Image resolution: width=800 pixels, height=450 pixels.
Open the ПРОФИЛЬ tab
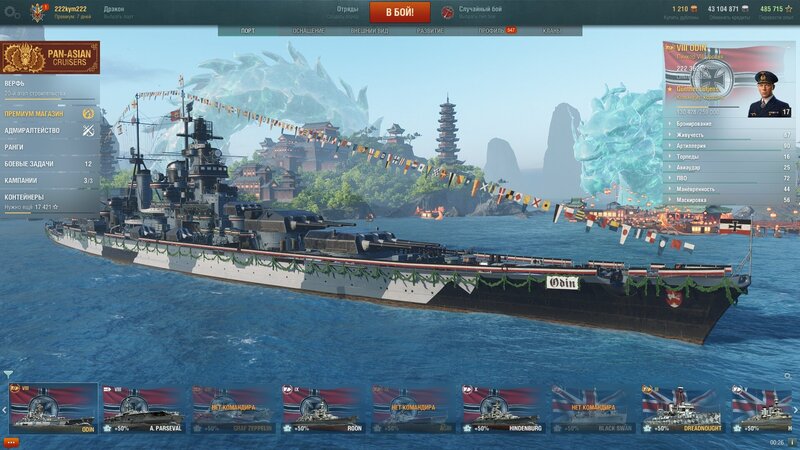(x=491, y=31)
